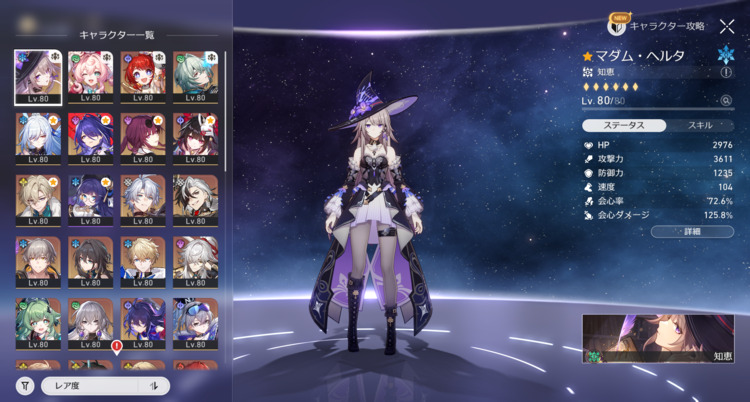Select the red-haired character in top row
This screenshot has width=750, height=402.
(x=141, y=77)
